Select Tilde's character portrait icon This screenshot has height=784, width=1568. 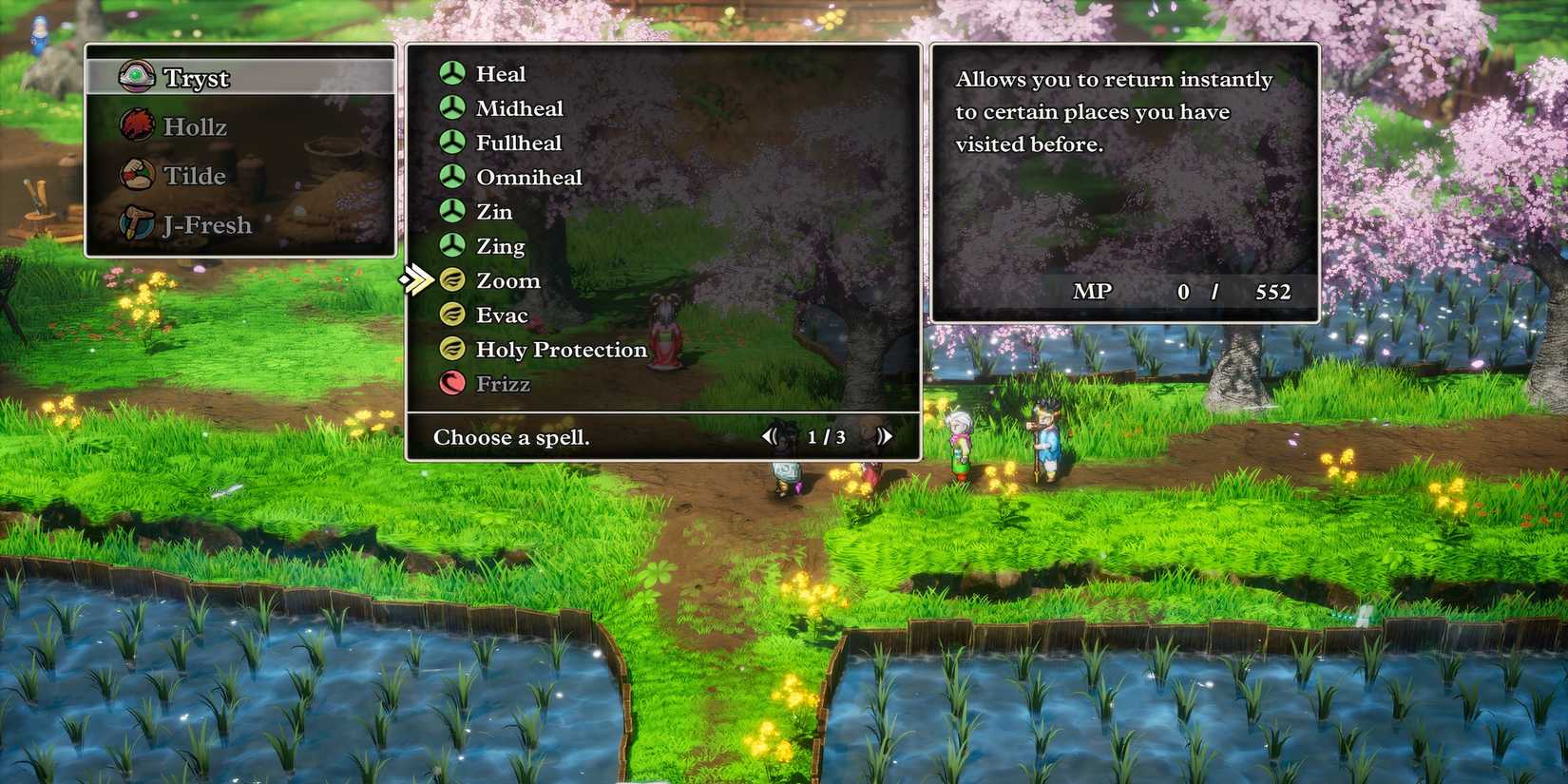click(139, 175)
